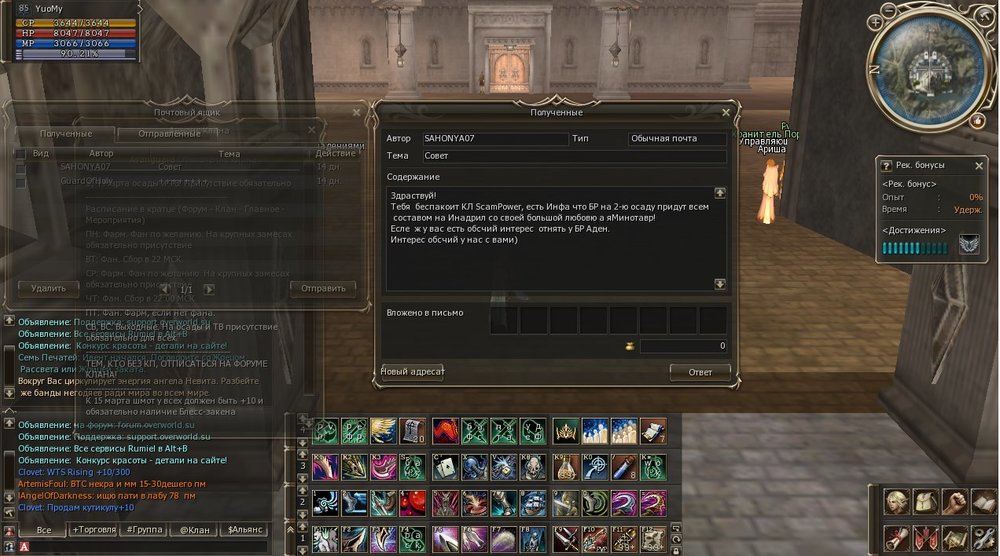Open help for Рек. бонусы panel
Screen dimensions: 1000x556
(883, 165)
